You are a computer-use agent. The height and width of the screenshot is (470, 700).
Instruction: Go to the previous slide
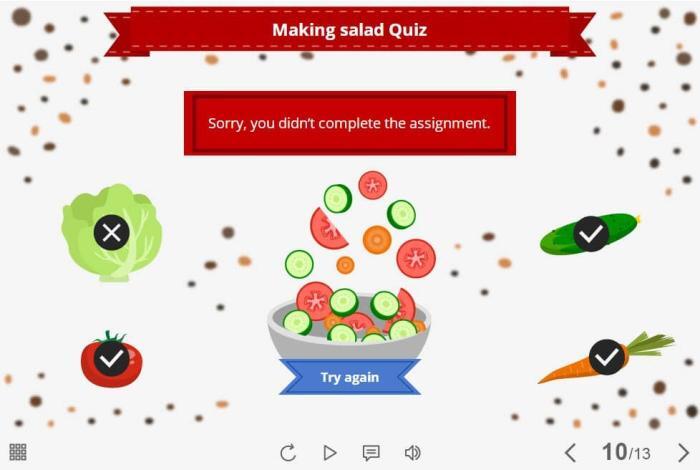click(x=570, y=453)
